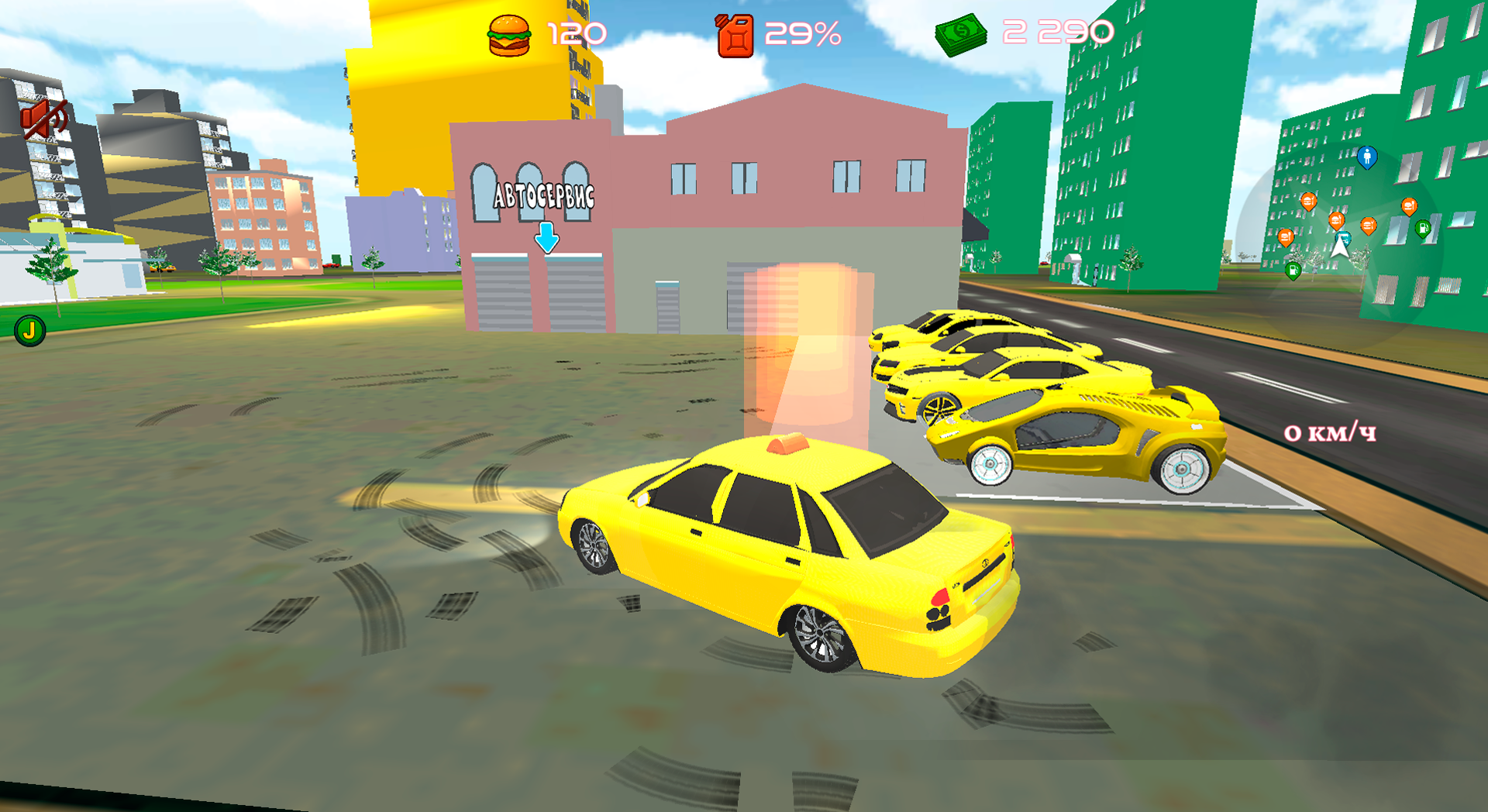
Task: Click the АВТОСЕРВИС sign text
Action: tap(542, 196)
